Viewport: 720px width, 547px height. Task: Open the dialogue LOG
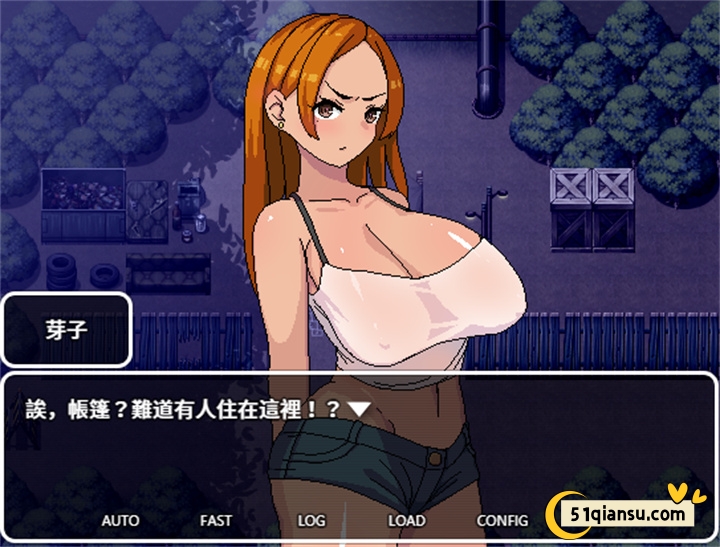pyautogui.click(x=311, y=521)
